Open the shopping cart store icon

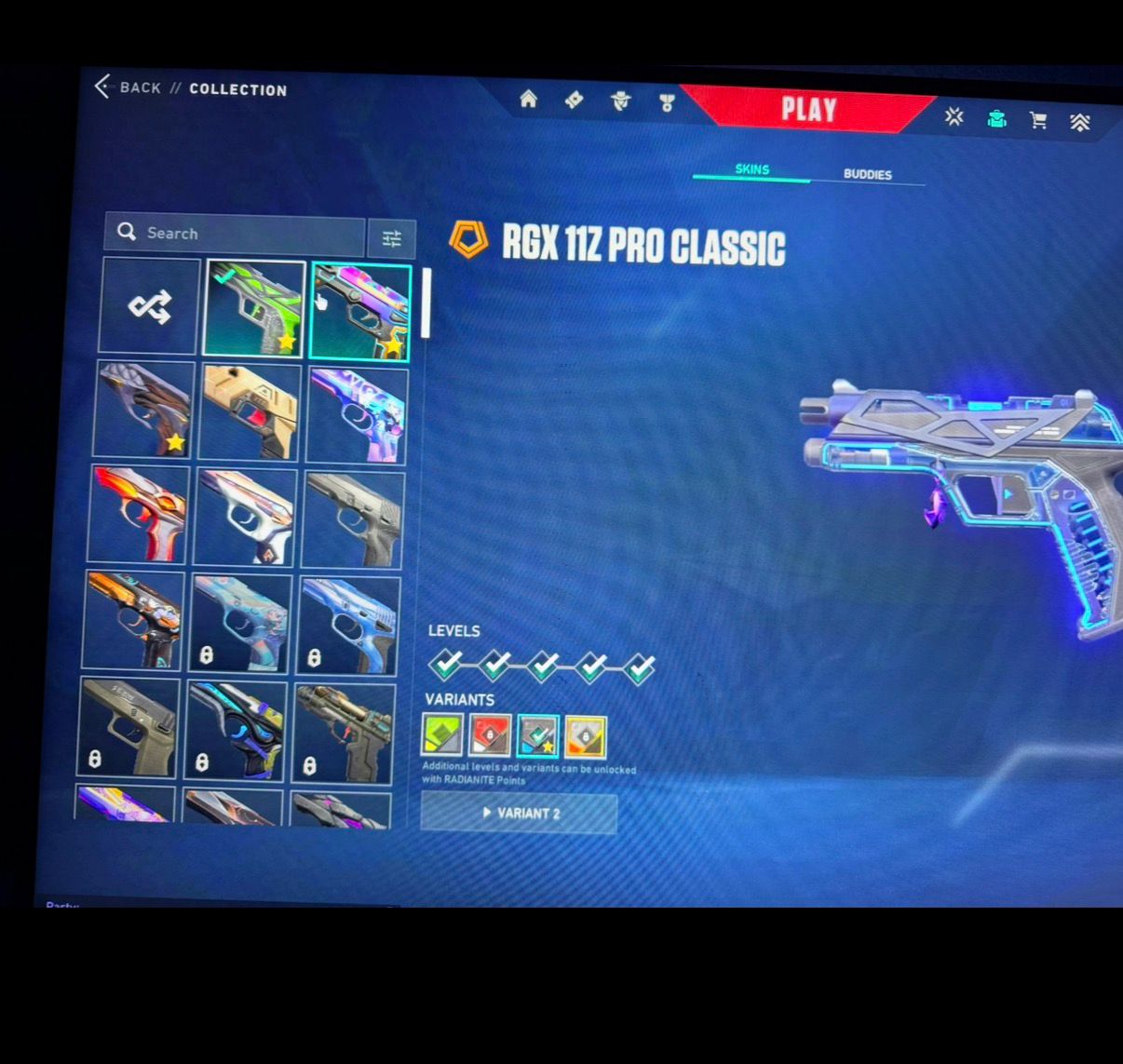1037,120
